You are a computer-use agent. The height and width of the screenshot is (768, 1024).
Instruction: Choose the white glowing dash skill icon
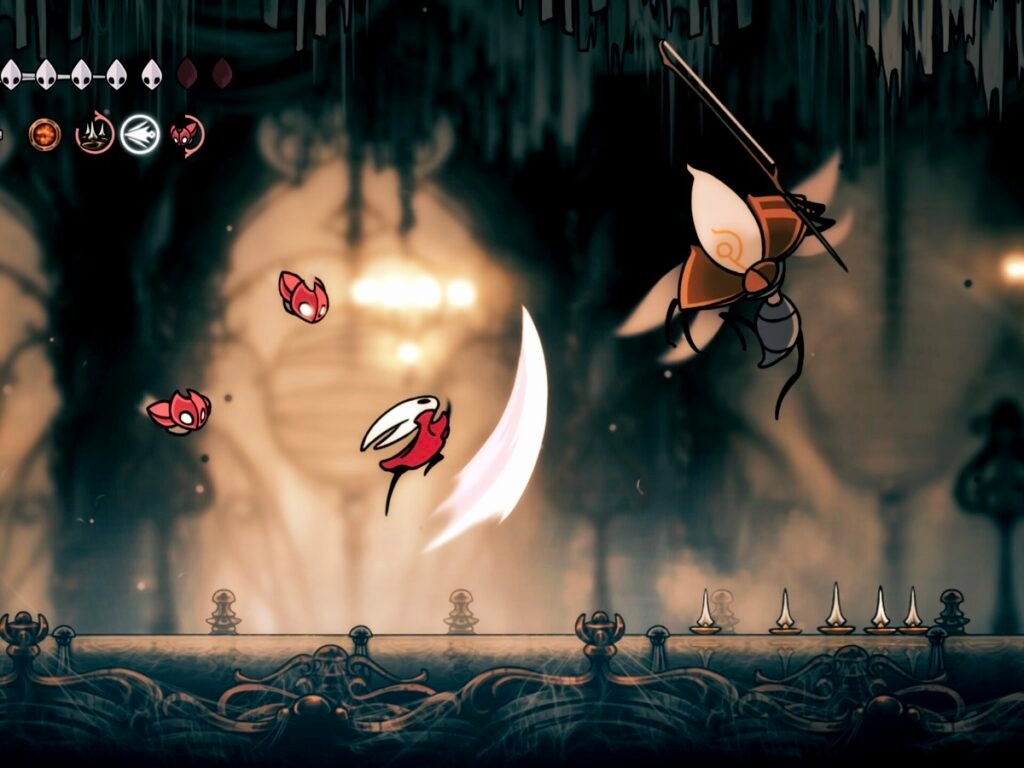tap(140, 134)
